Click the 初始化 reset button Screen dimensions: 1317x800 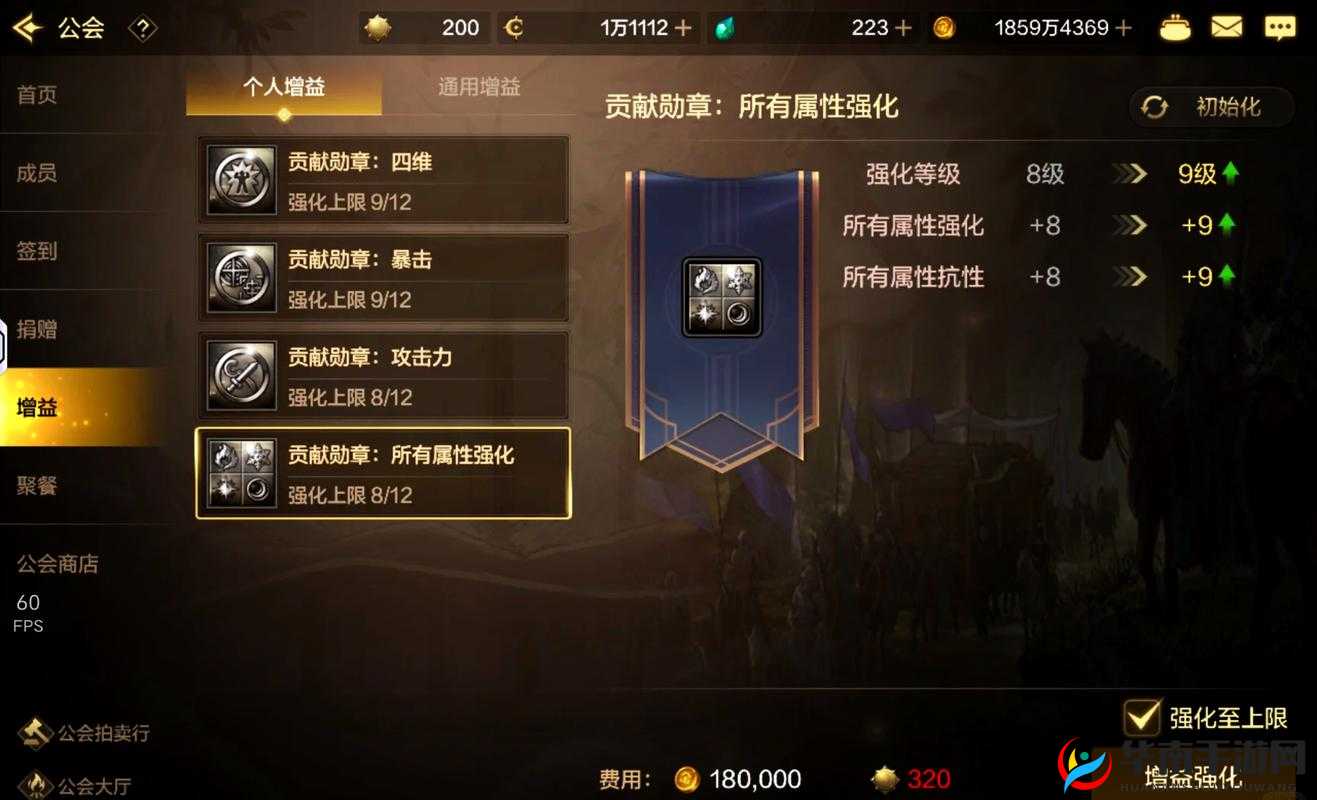point(1210,107)
